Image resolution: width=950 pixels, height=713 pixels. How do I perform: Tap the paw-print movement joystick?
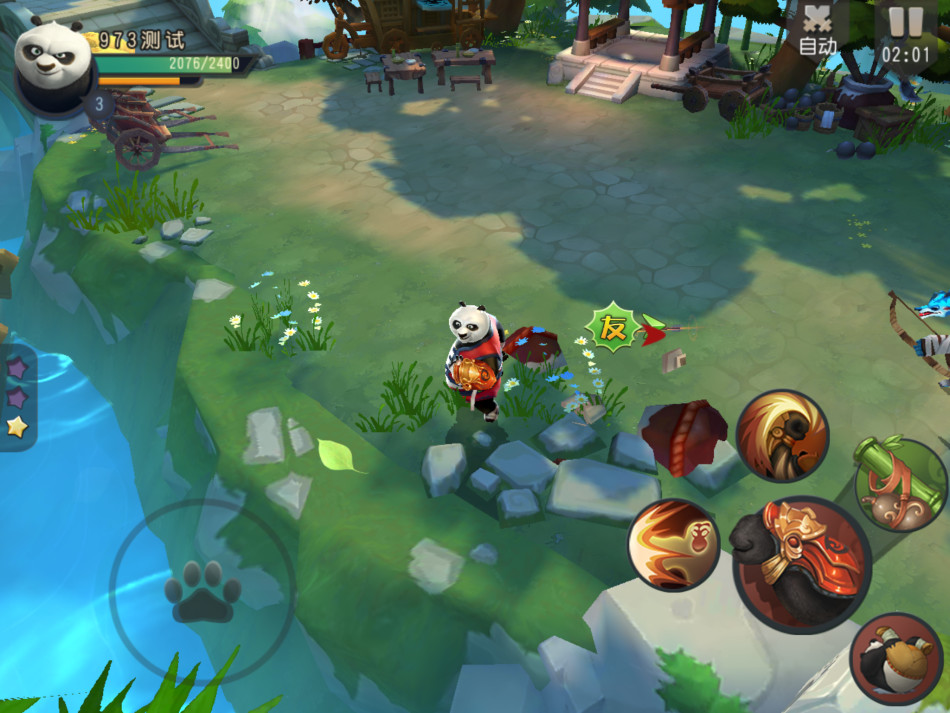[x=202, y=592]
